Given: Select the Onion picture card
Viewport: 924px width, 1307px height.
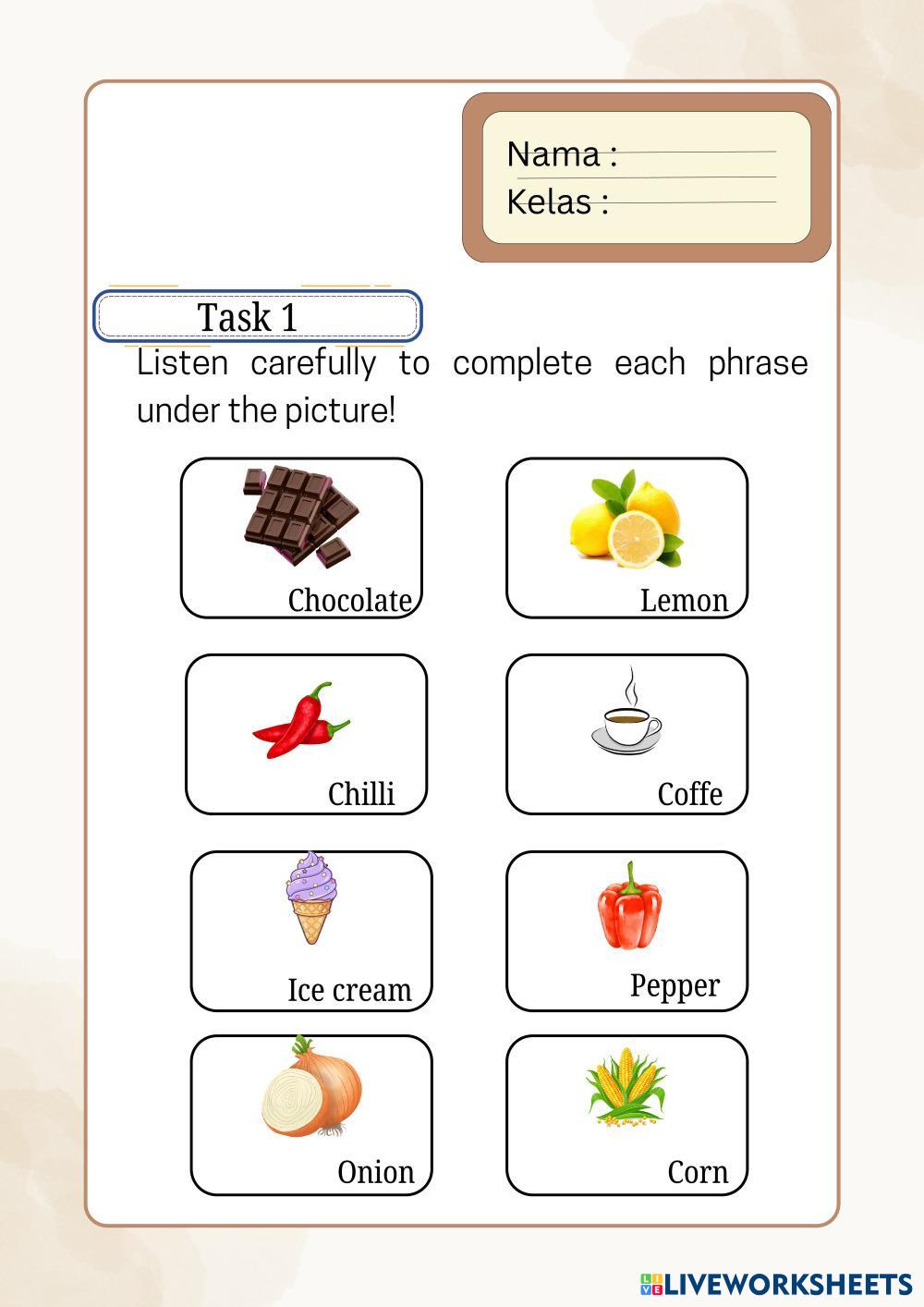Looking at the screenshot, I should [x=311, y=1115].
